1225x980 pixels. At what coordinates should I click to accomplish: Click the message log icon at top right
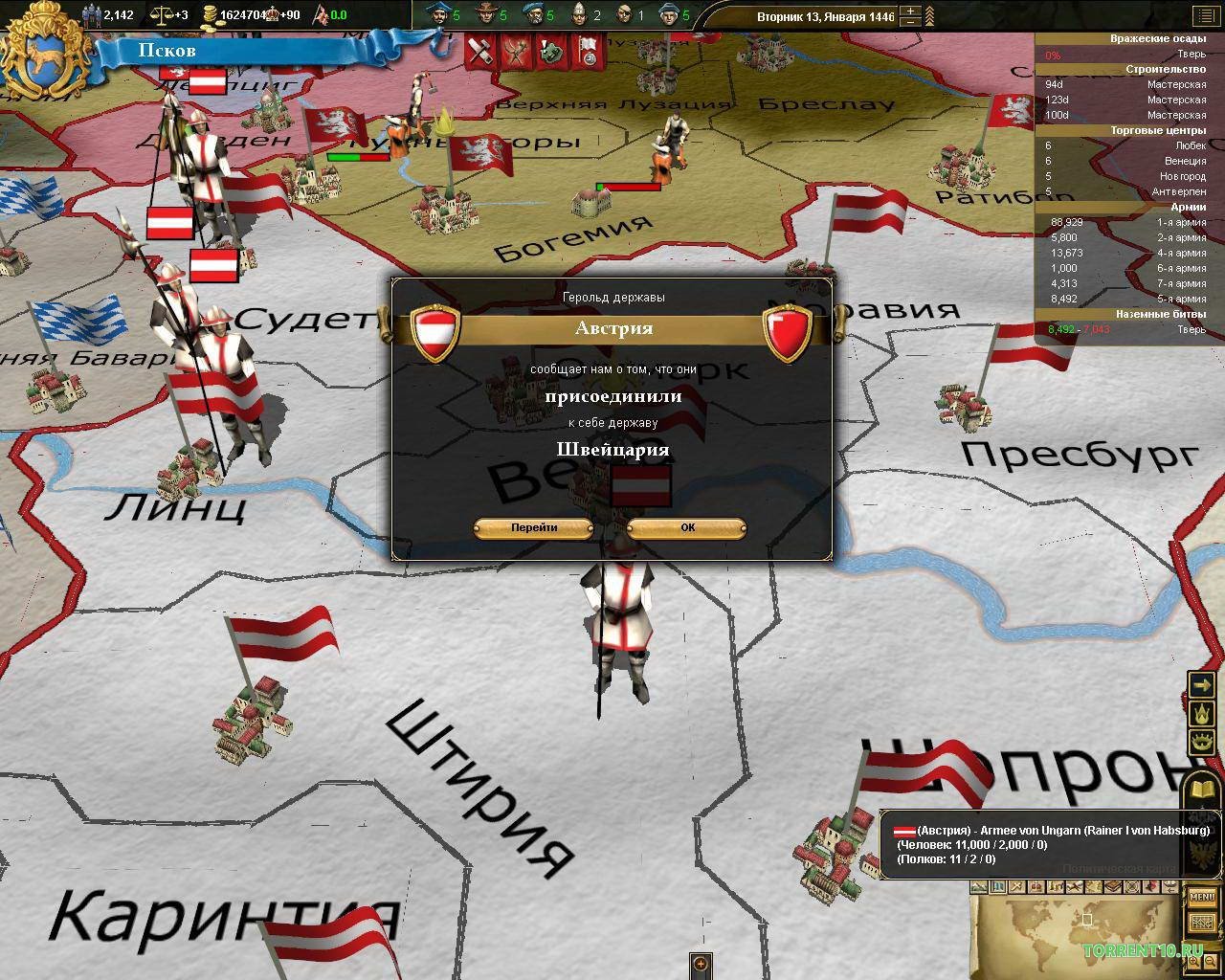[x=1207, y=15]
